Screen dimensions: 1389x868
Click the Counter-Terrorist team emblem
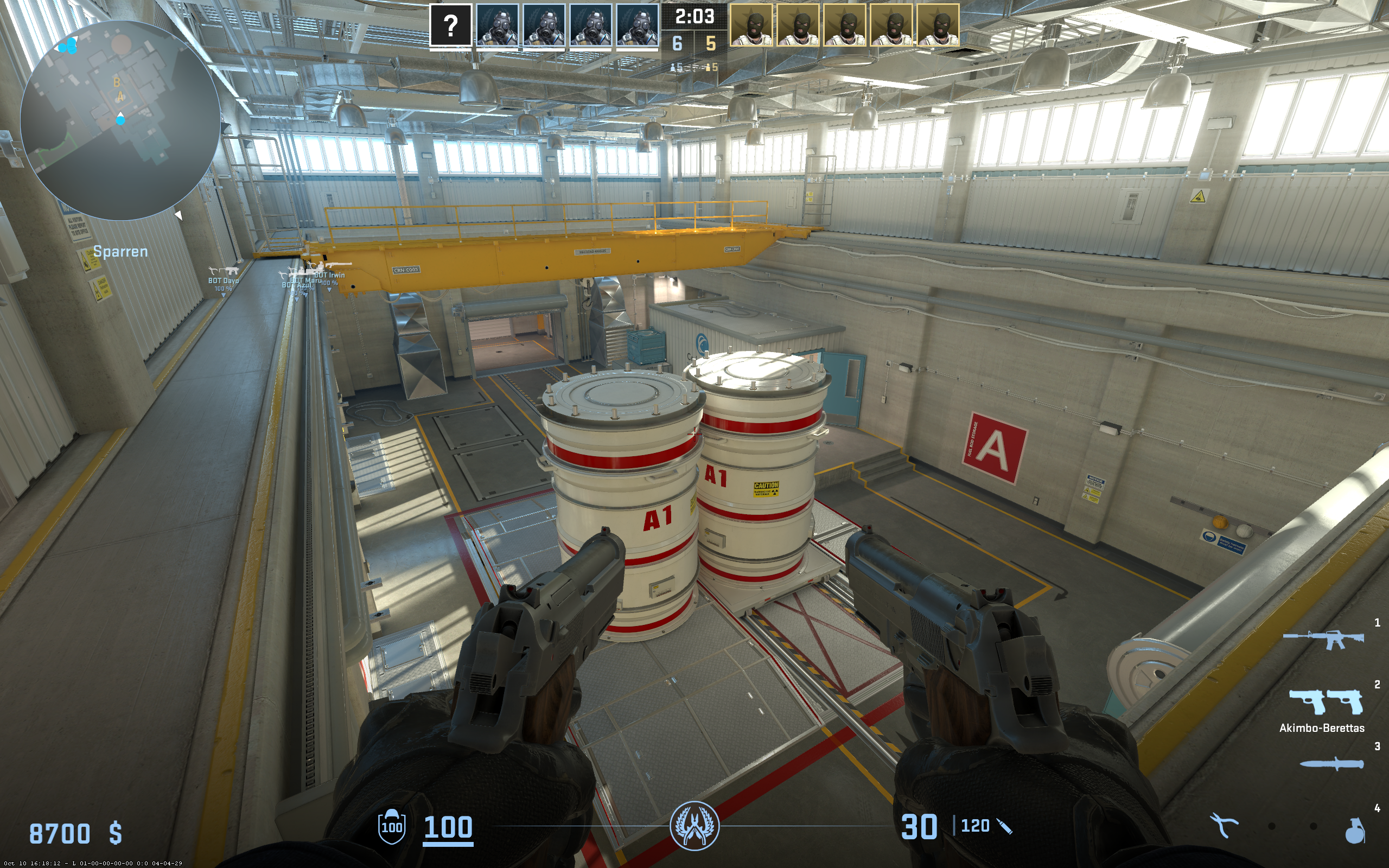(x=694, y=826)
